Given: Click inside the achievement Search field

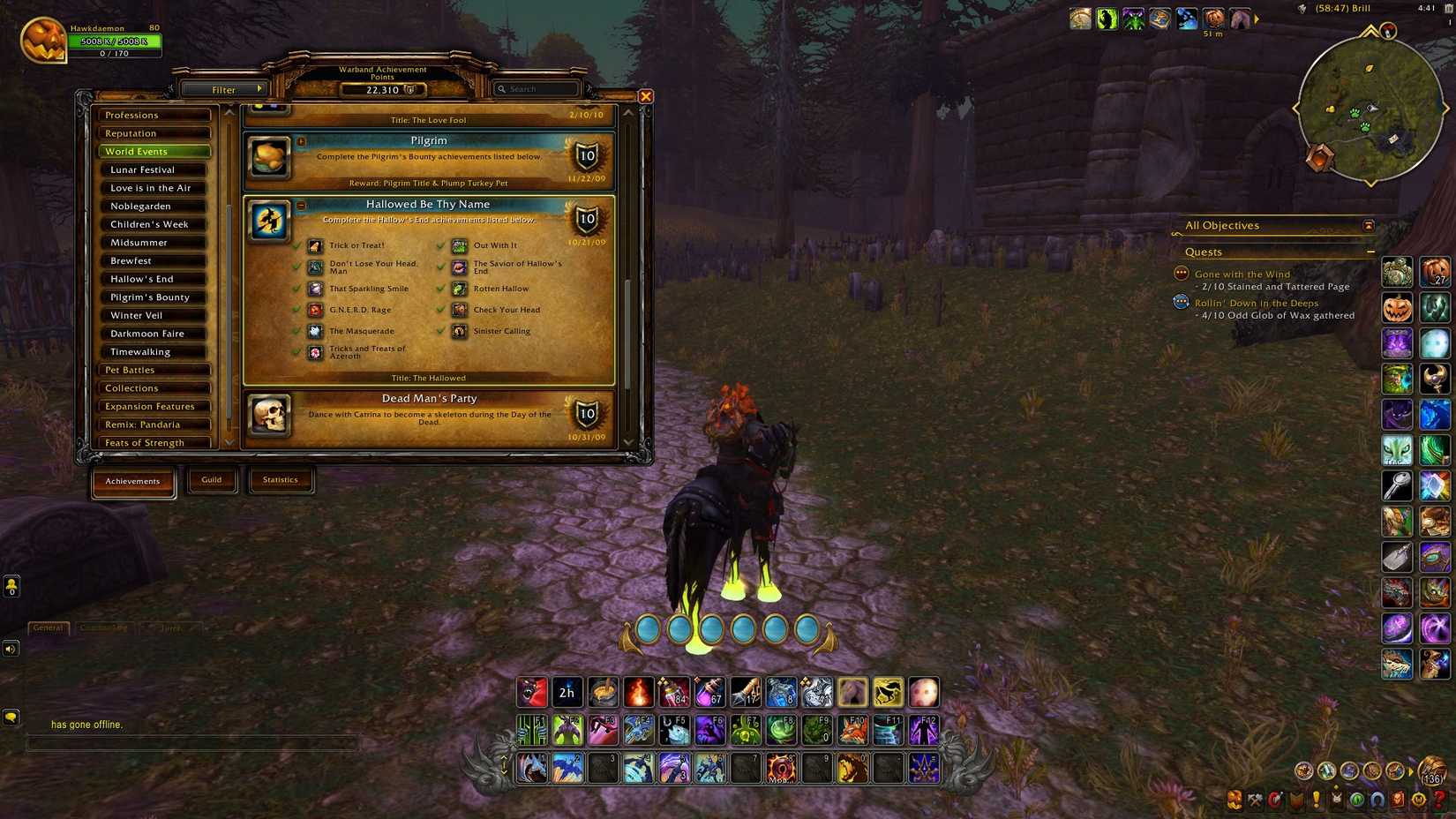Looking at the screenshot, I should point(536,88).
